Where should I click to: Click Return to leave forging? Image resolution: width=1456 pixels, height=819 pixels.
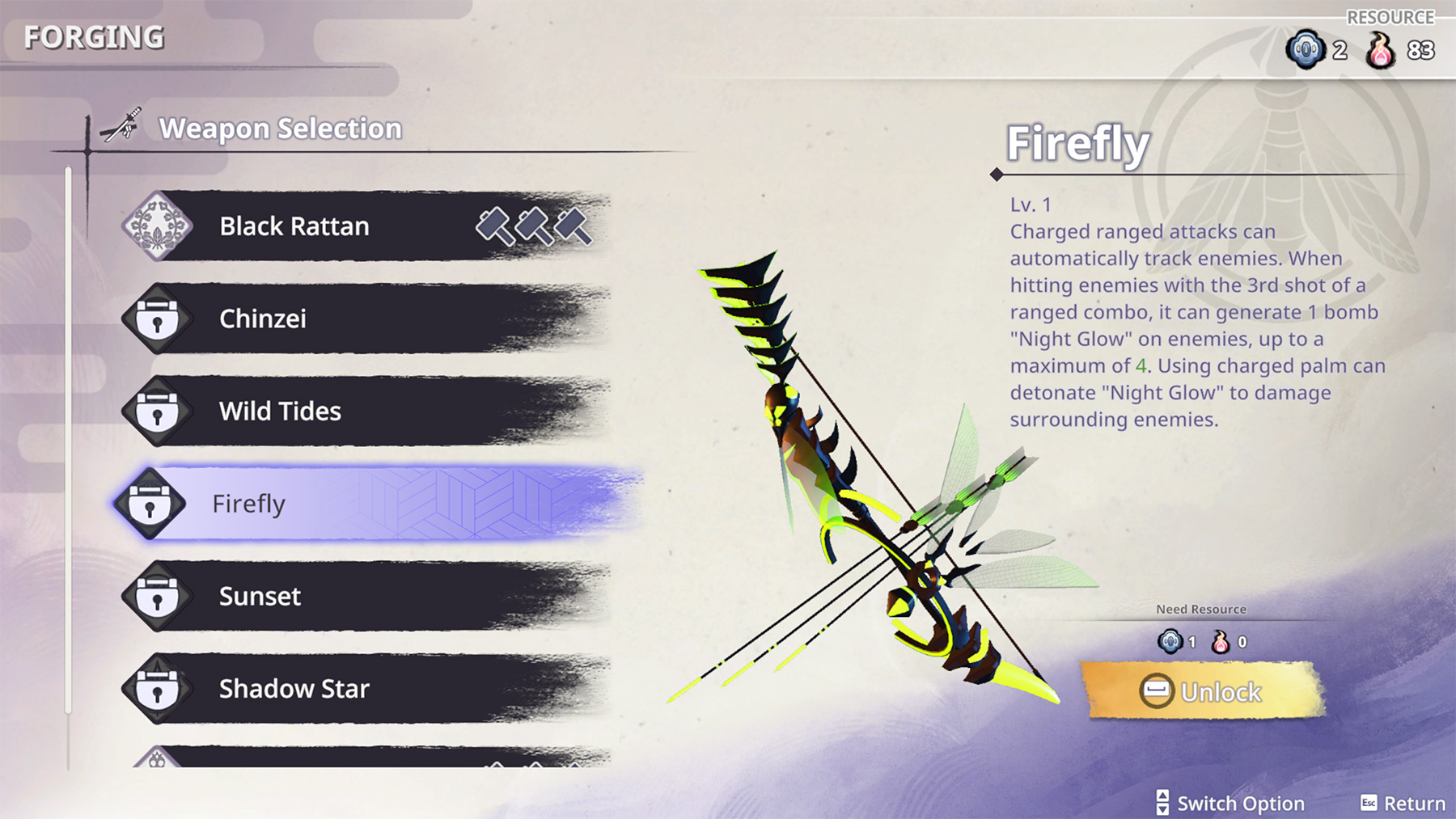pos(1403,803)
